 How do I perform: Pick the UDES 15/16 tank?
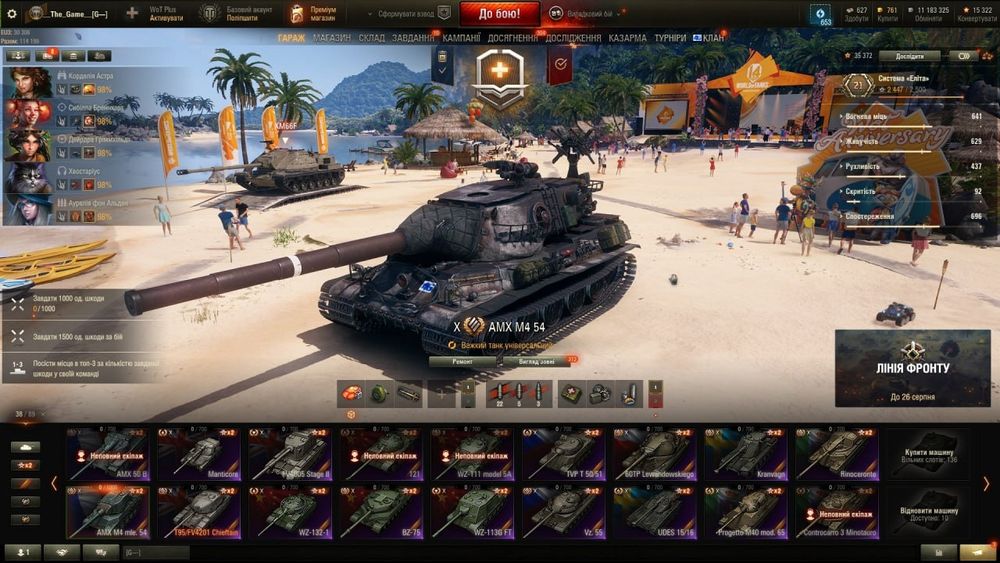(654, 512)
